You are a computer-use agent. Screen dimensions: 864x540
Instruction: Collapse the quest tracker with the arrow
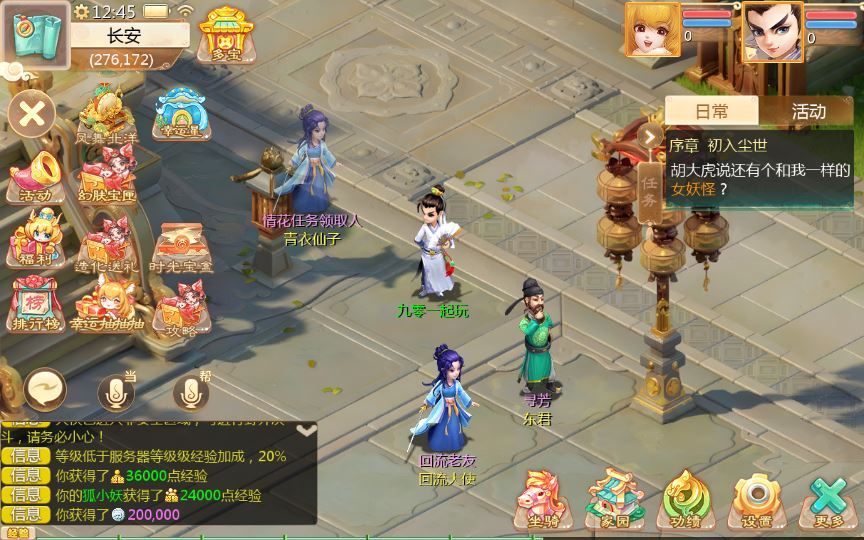tap(650, 137)
